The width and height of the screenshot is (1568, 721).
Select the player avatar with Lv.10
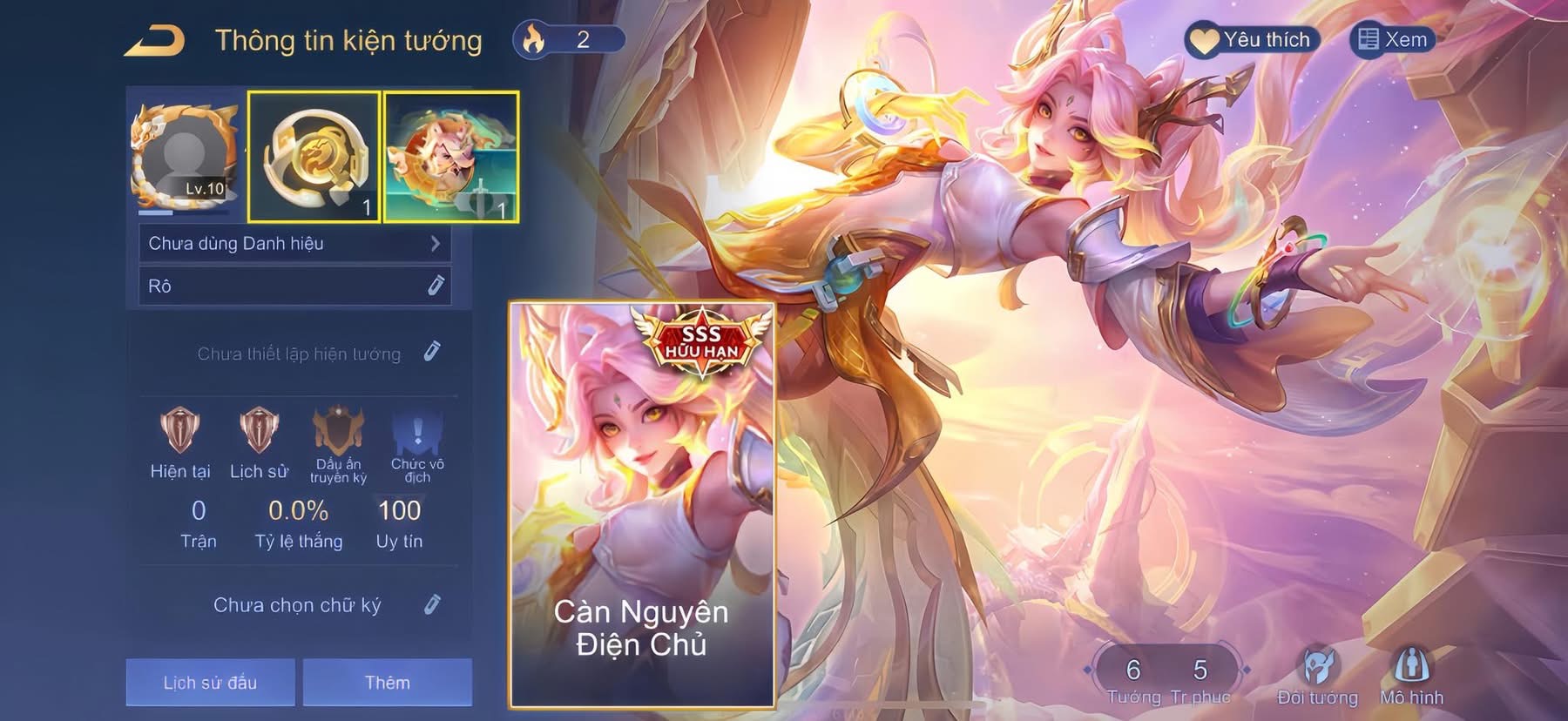click(x=184, y=157)
